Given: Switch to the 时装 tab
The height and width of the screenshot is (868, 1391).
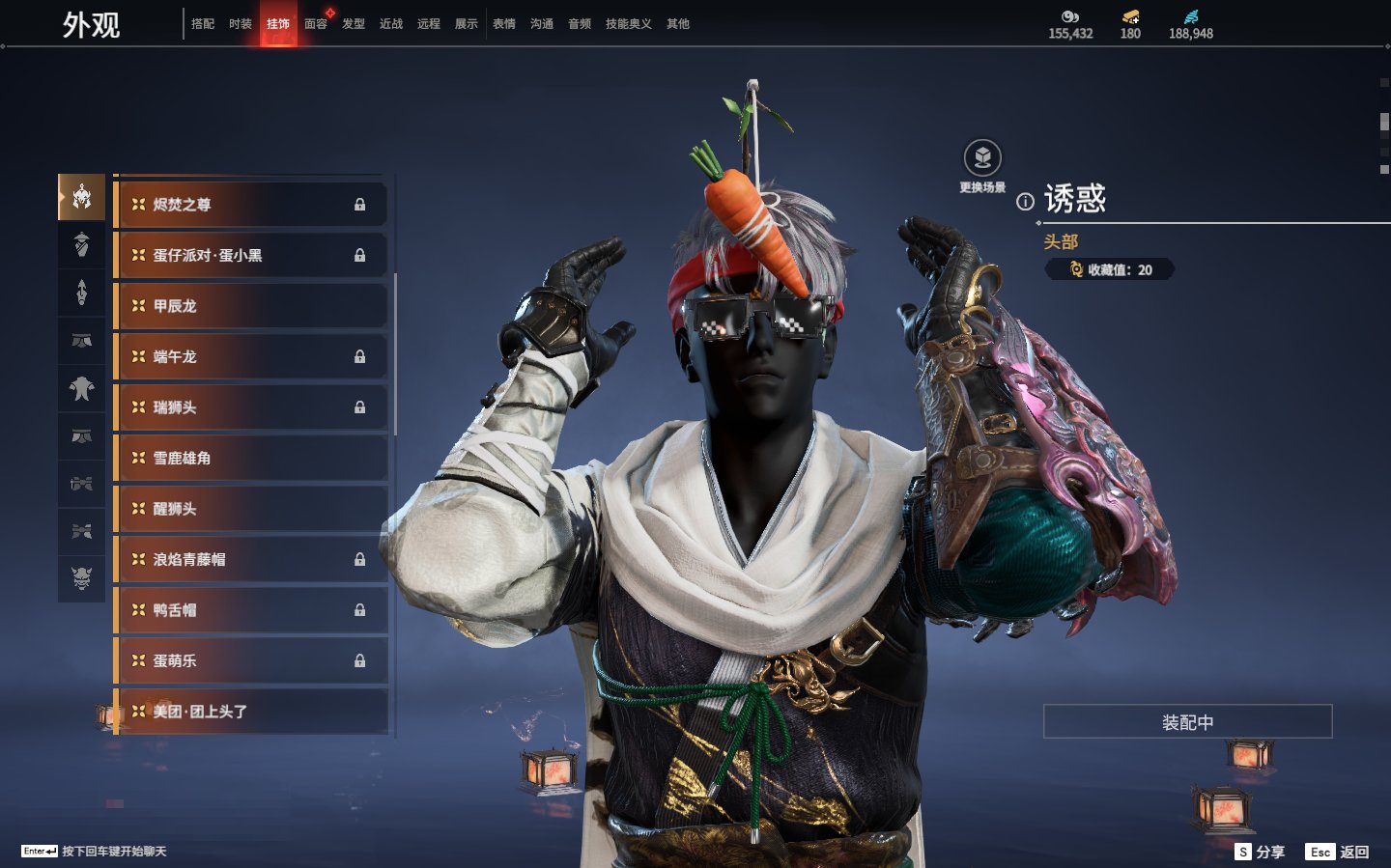Looking at the screenshot, I should click(241, 24).
